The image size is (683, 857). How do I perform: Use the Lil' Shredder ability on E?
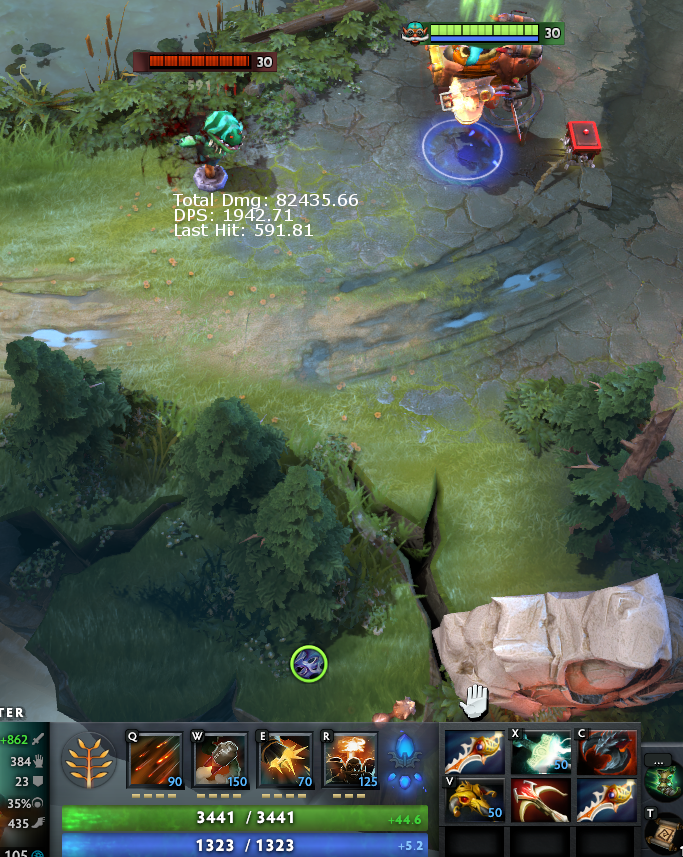point(286,761)
